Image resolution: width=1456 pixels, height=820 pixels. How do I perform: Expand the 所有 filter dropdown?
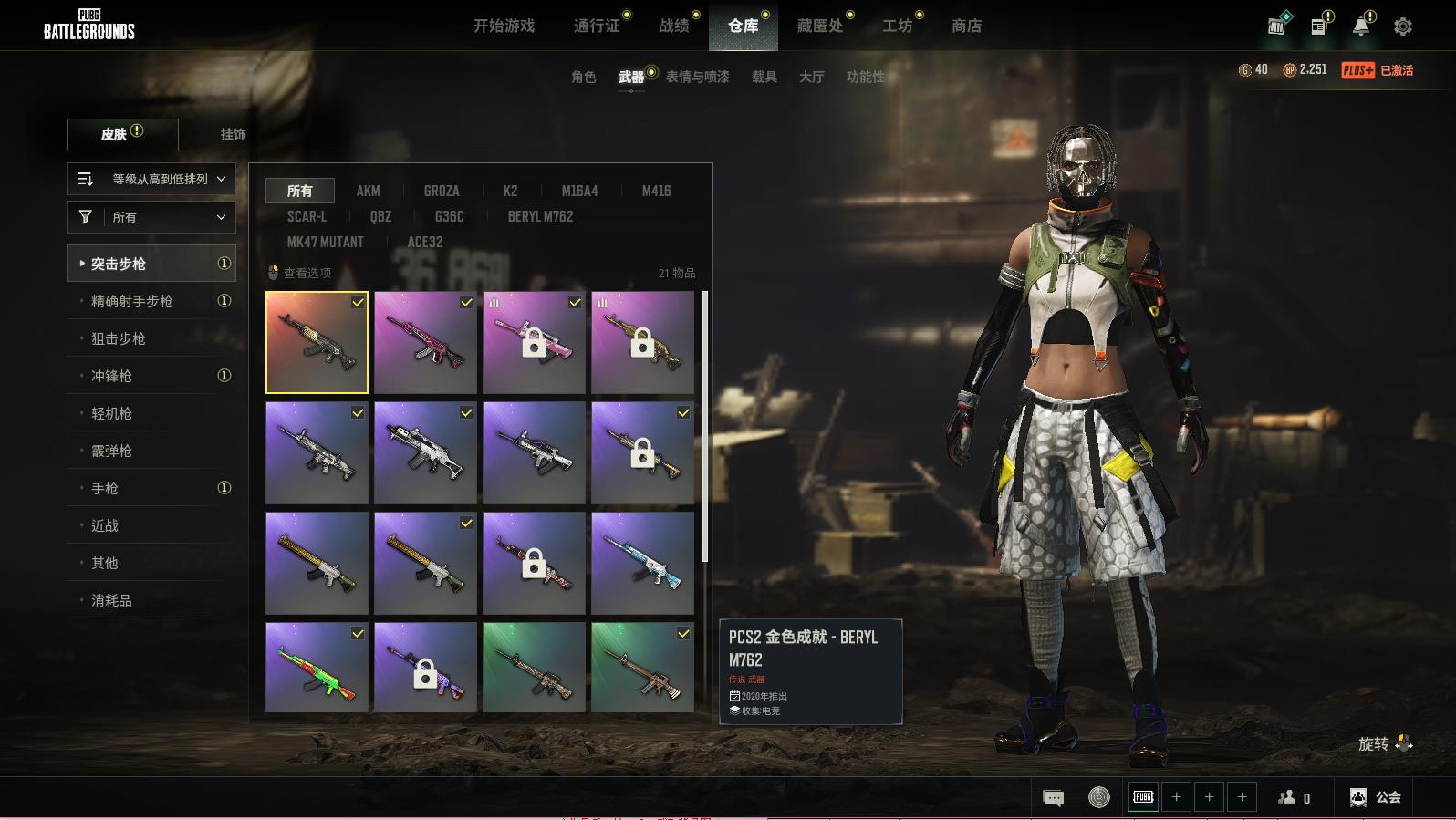click(x=151, y=217)
